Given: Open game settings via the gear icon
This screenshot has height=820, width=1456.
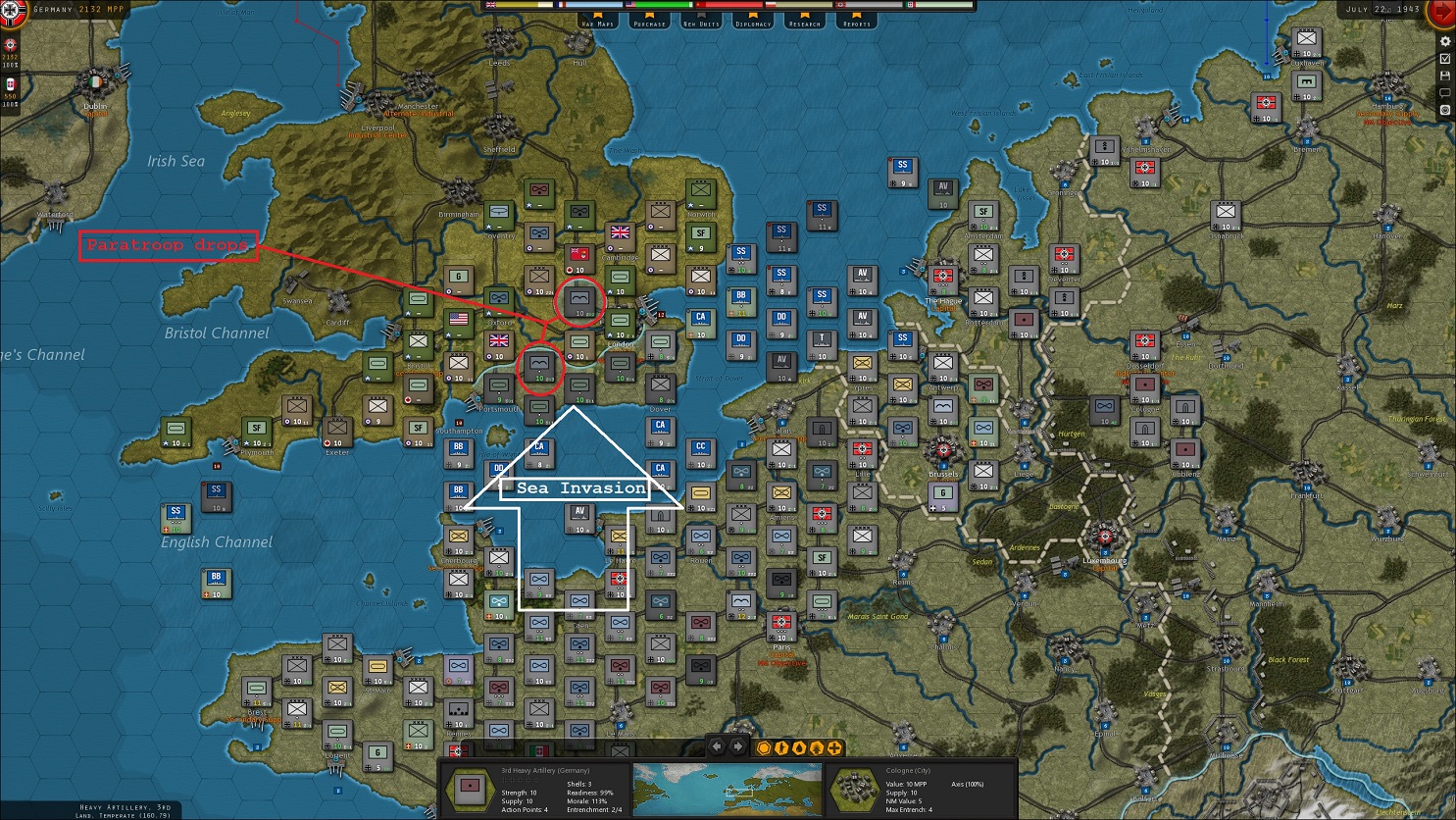Looking at the screenshot, I should (x=1444, y=42).
